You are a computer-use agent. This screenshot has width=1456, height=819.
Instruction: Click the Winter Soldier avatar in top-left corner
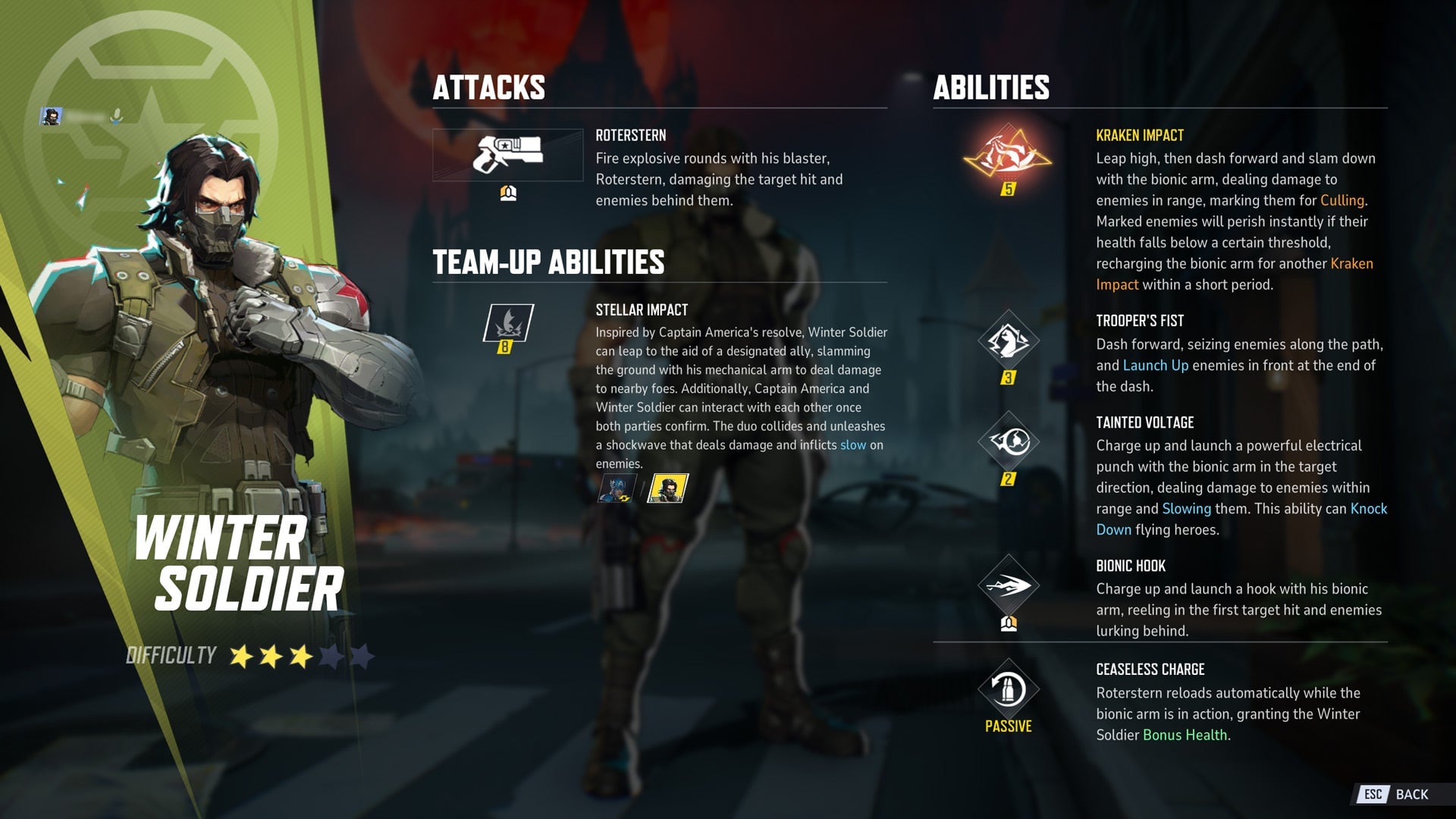(x=50, y=115)
